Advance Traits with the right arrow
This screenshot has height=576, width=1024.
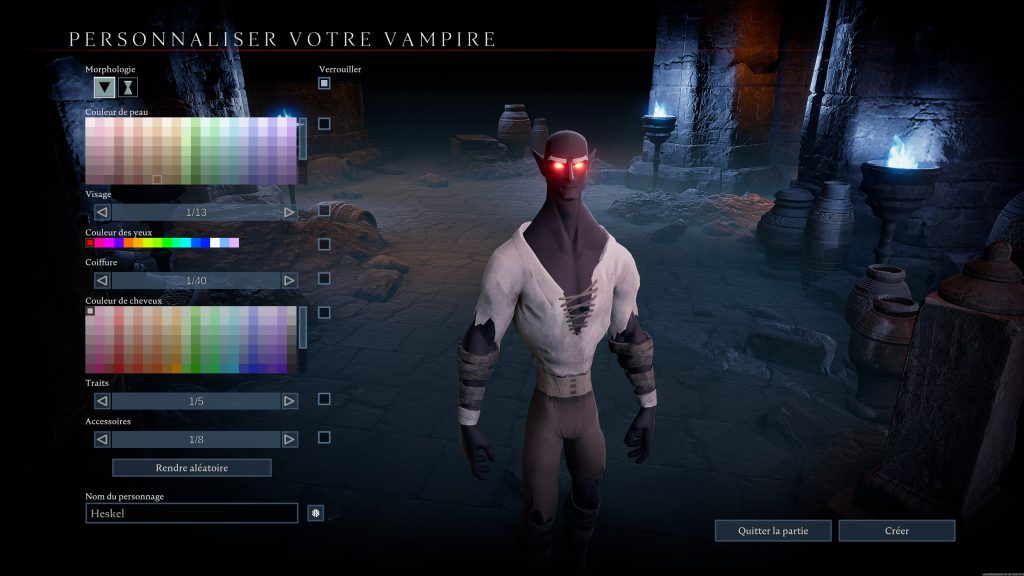pos(289,401)
